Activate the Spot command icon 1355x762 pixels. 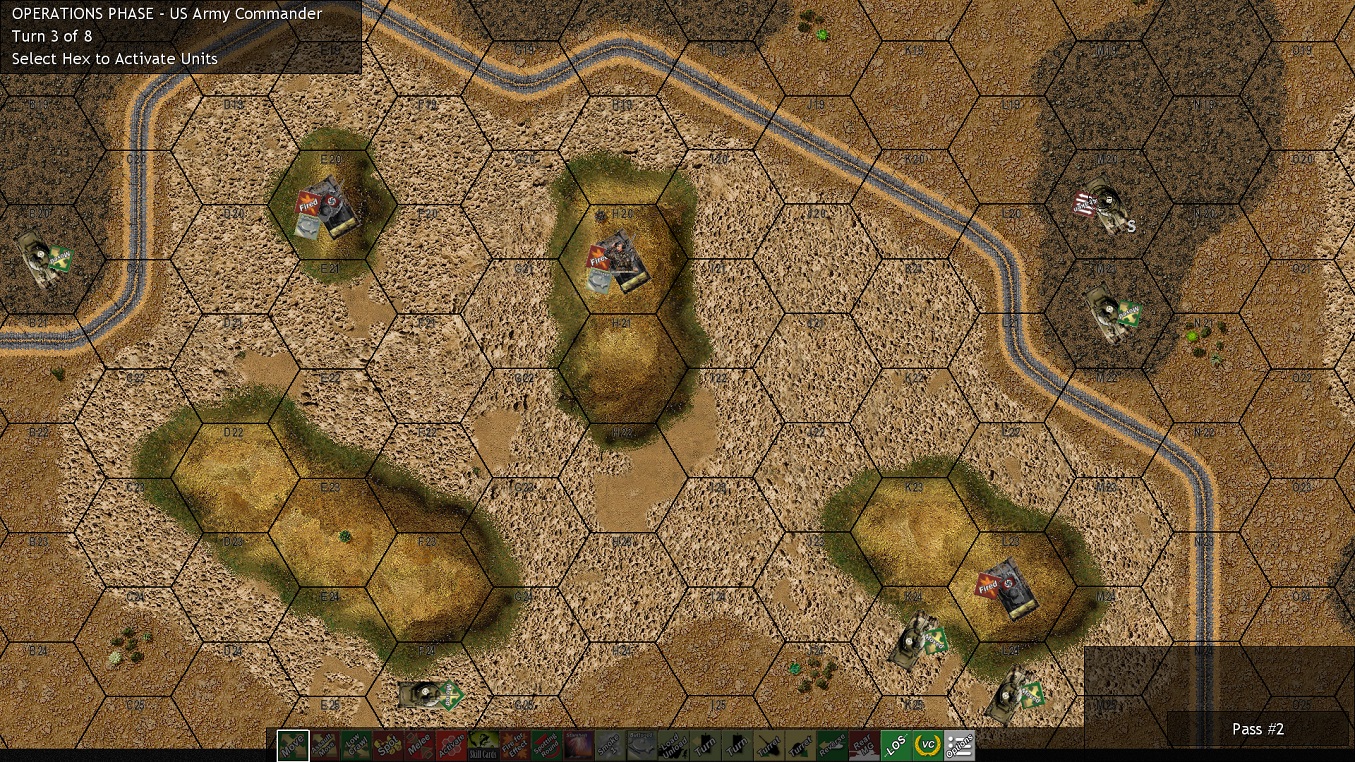click(388, 745)
